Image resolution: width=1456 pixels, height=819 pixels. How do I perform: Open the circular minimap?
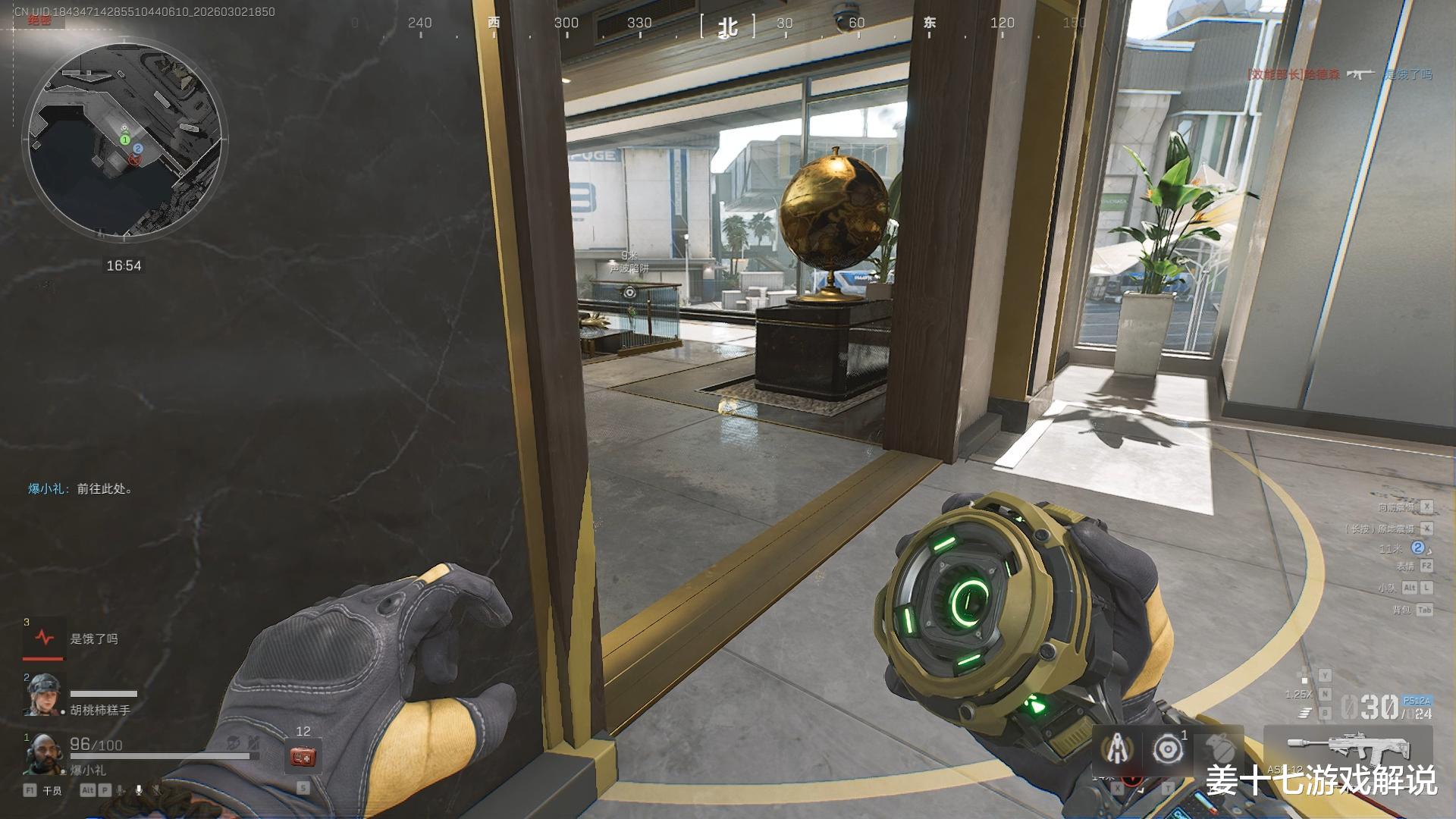pyautogui.click(x=125, y=142)
